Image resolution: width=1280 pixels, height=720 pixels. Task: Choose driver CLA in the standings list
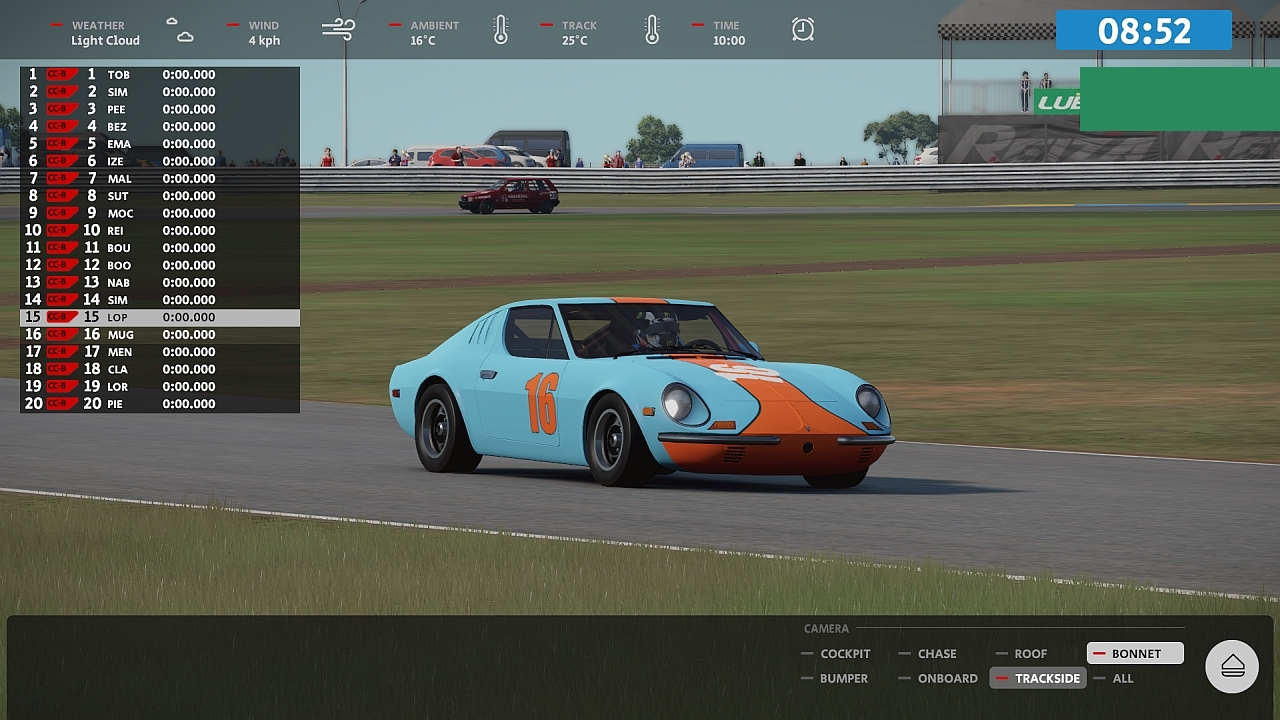pos(160,369)
